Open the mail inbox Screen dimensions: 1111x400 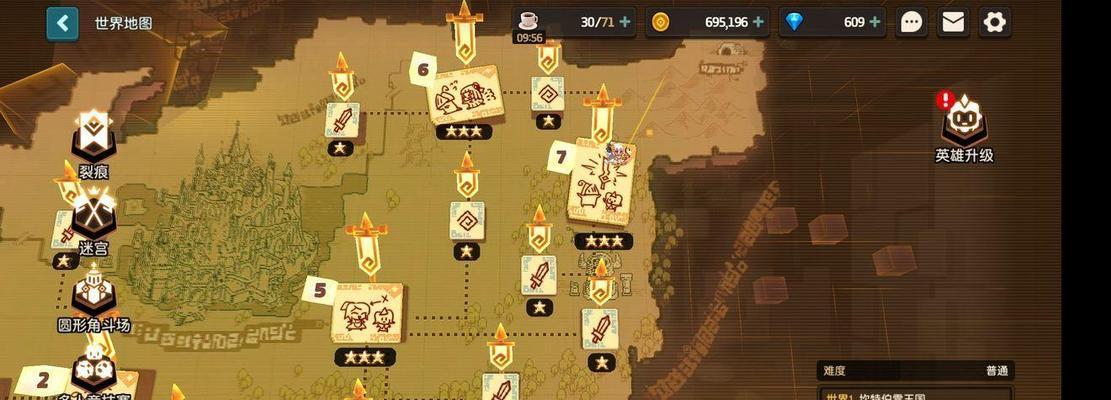pyautogui.click(x=953, y=22)
